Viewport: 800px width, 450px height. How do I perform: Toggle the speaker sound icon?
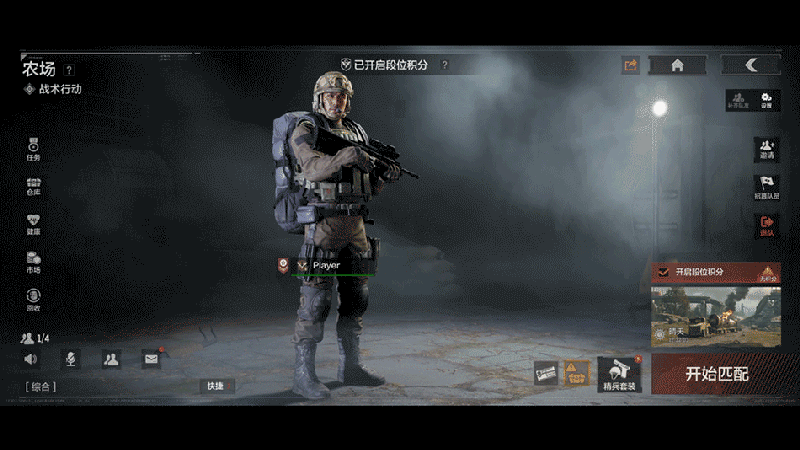tap(31, 359)
